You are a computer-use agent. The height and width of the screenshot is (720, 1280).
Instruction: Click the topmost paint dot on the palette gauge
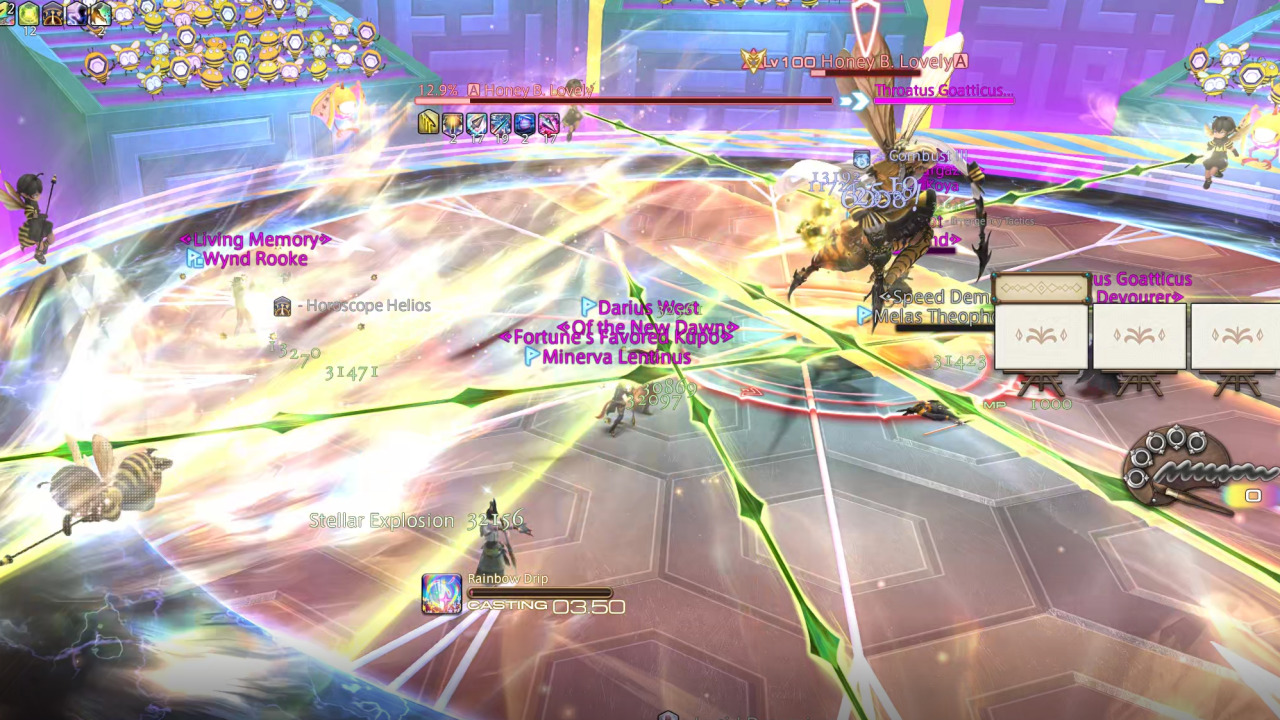(1175, 437)
